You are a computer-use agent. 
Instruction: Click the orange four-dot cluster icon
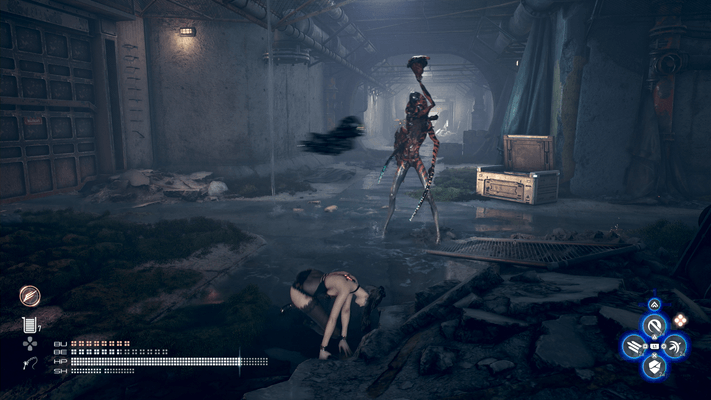point(680,320)
